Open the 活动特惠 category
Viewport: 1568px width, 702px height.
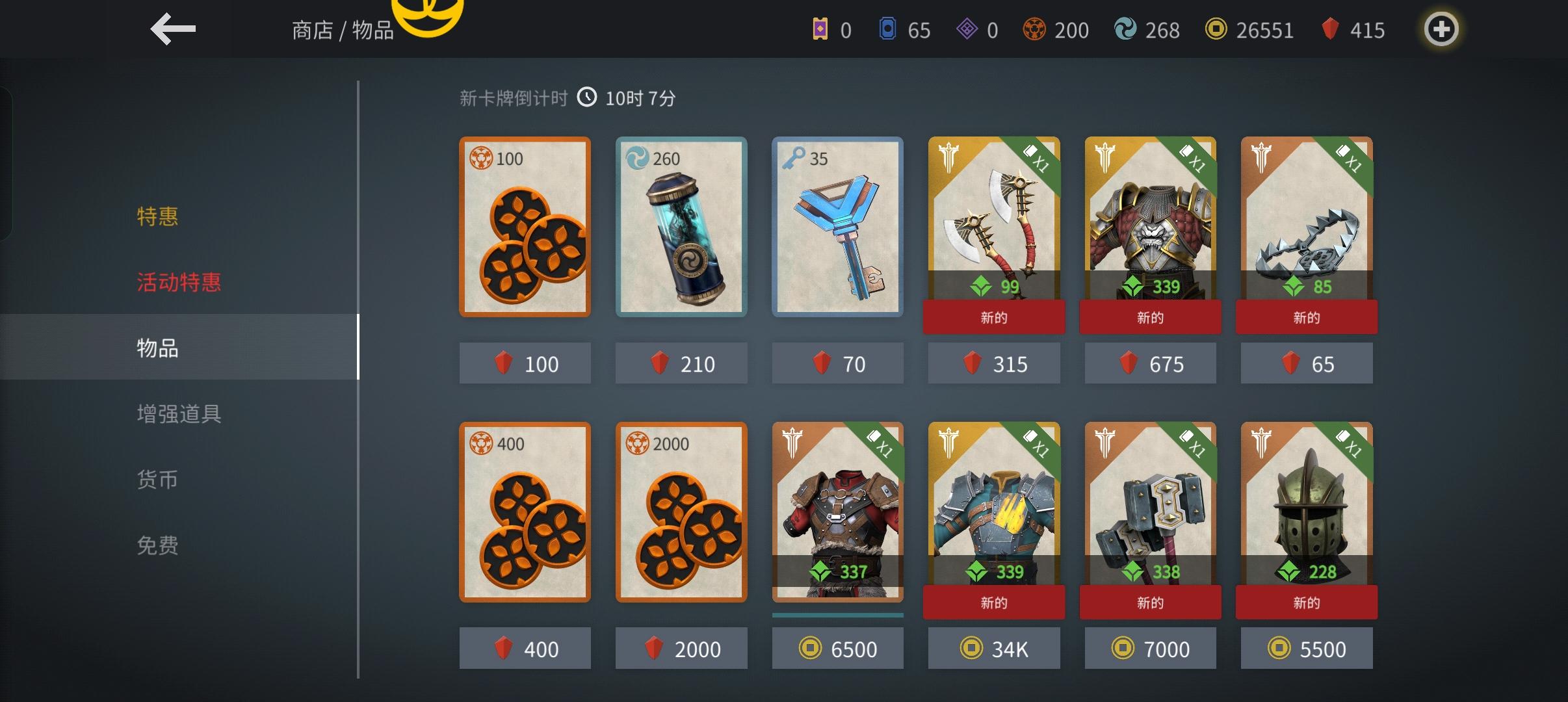[179, 283]
